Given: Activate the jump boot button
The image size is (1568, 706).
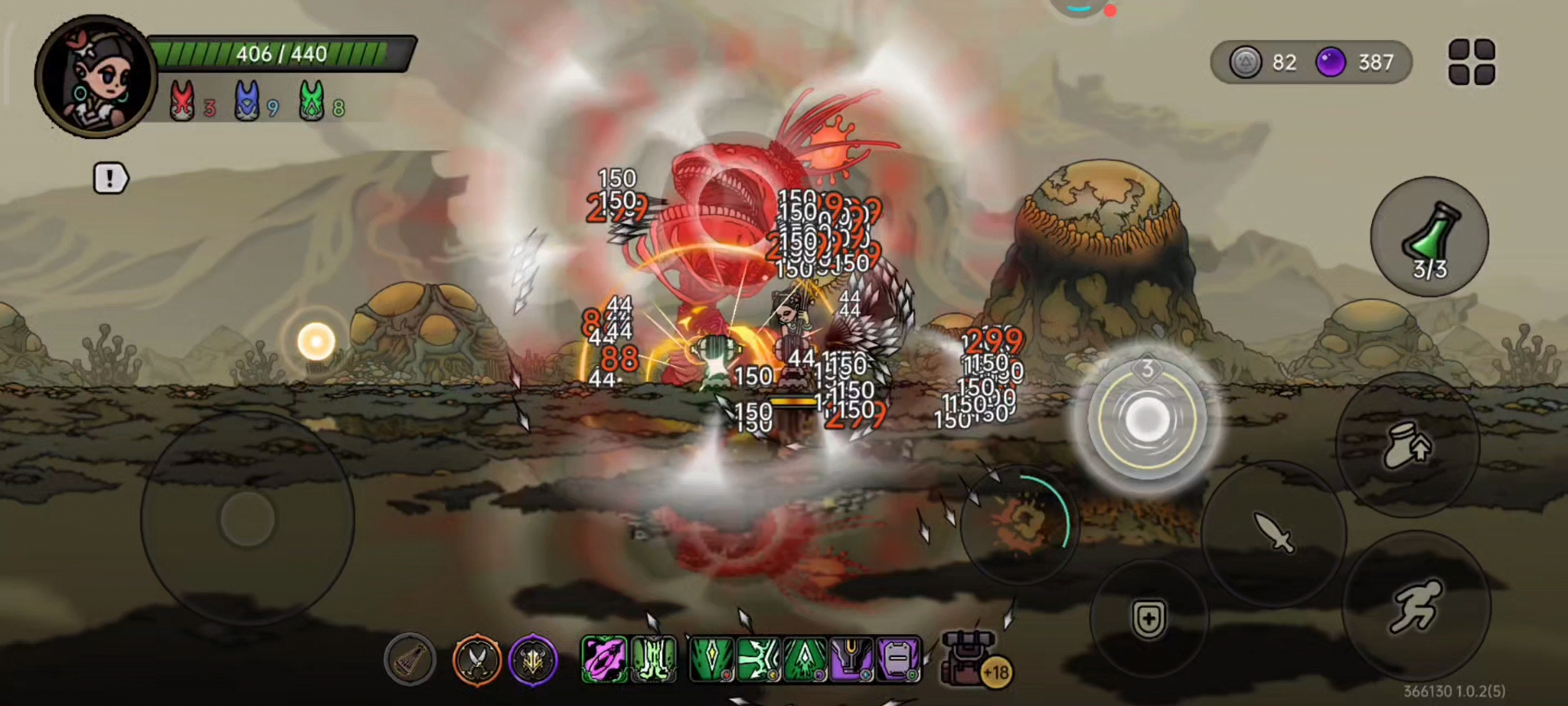Looking at the screenshot, I should tap(1408, 445).
